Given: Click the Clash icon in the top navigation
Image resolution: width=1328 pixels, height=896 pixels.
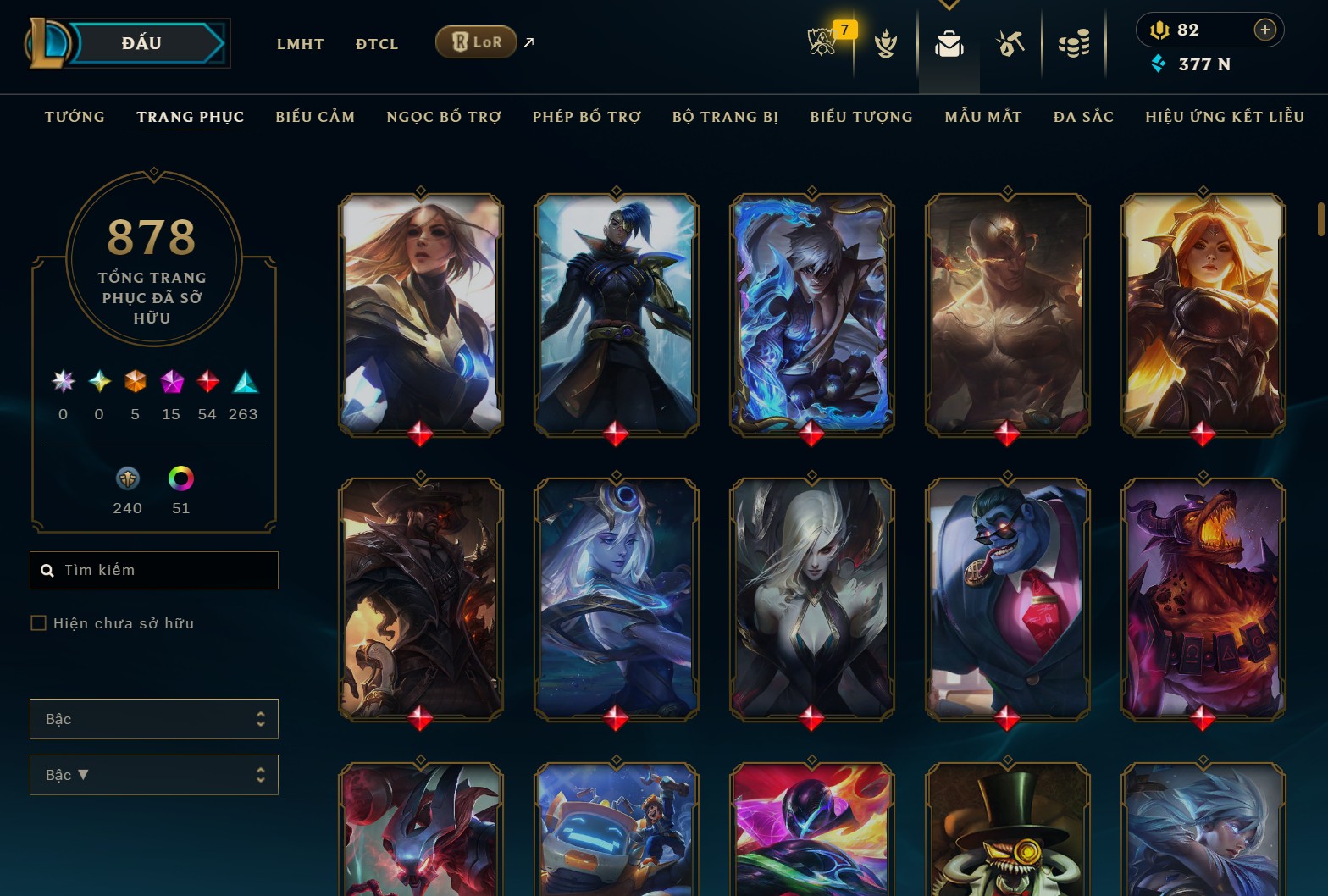Looking at the screenshot, I should (x=885, y=44).
